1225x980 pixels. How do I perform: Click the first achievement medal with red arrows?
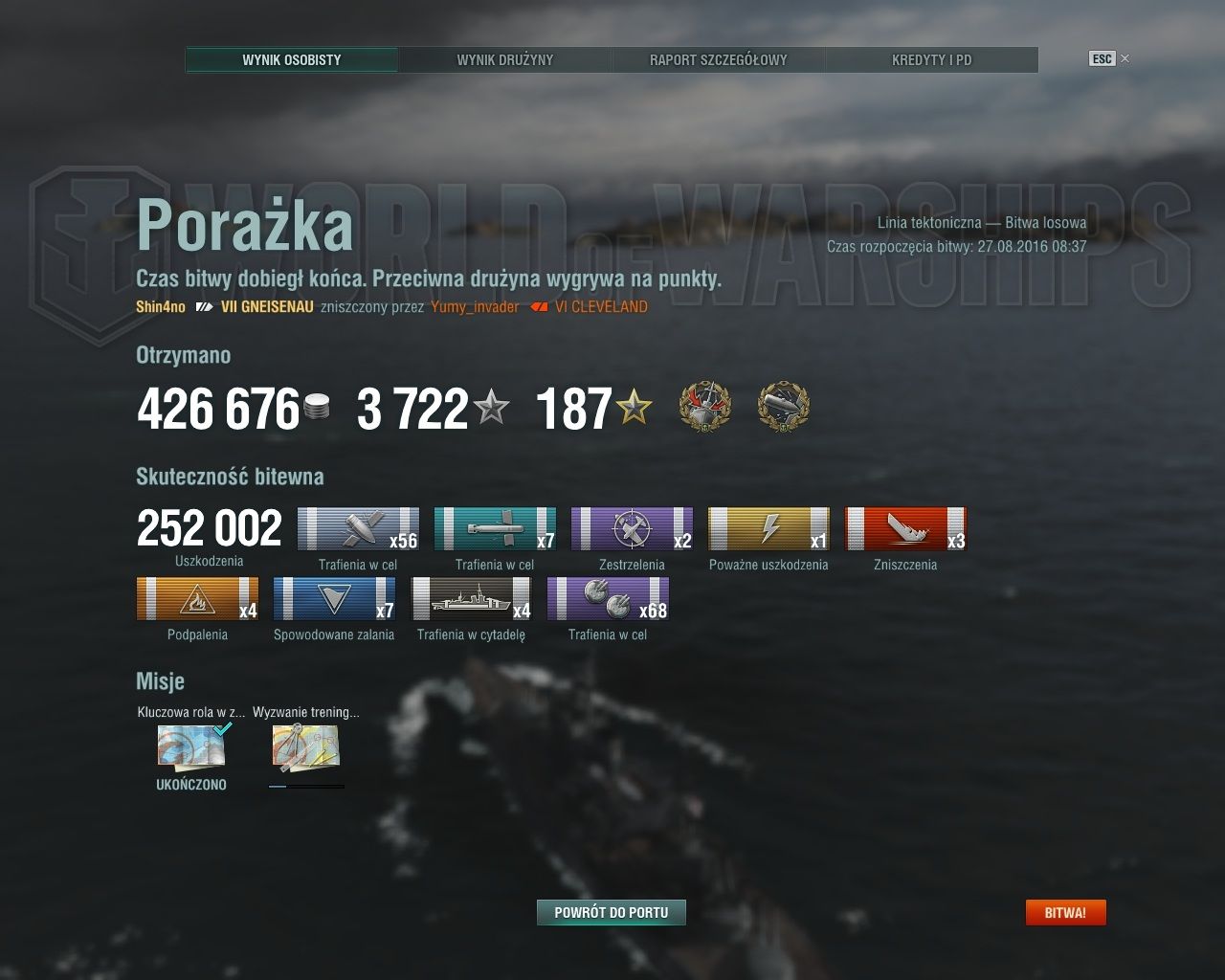pos(705,408)
